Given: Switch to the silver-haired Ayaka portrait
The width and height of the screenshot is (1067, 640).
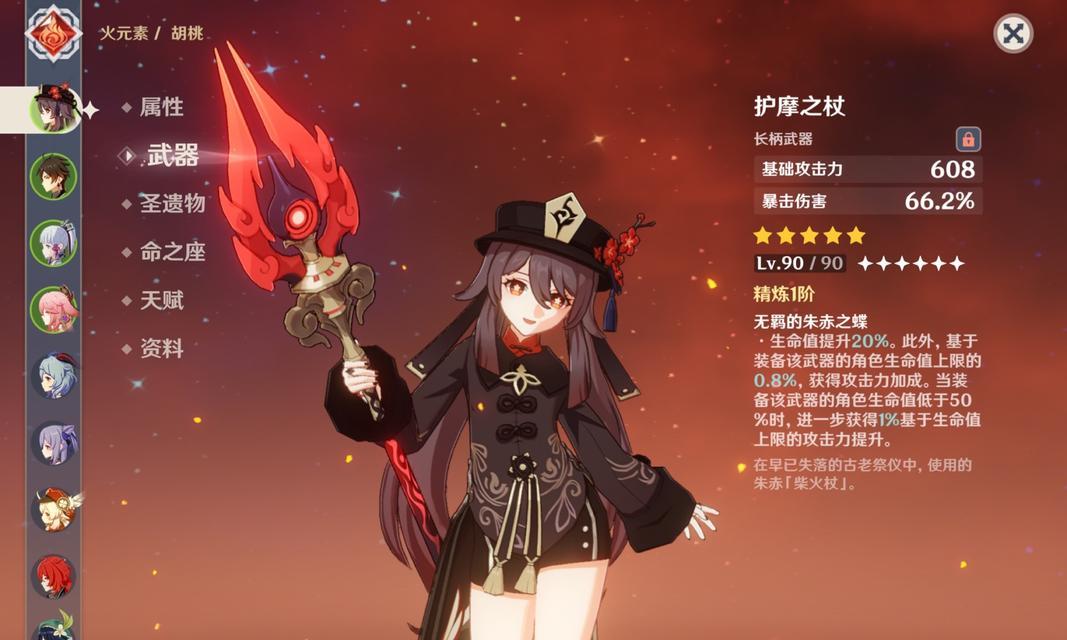Looking at the screenshot, I should pyautogui.click(x=53, y=242).
